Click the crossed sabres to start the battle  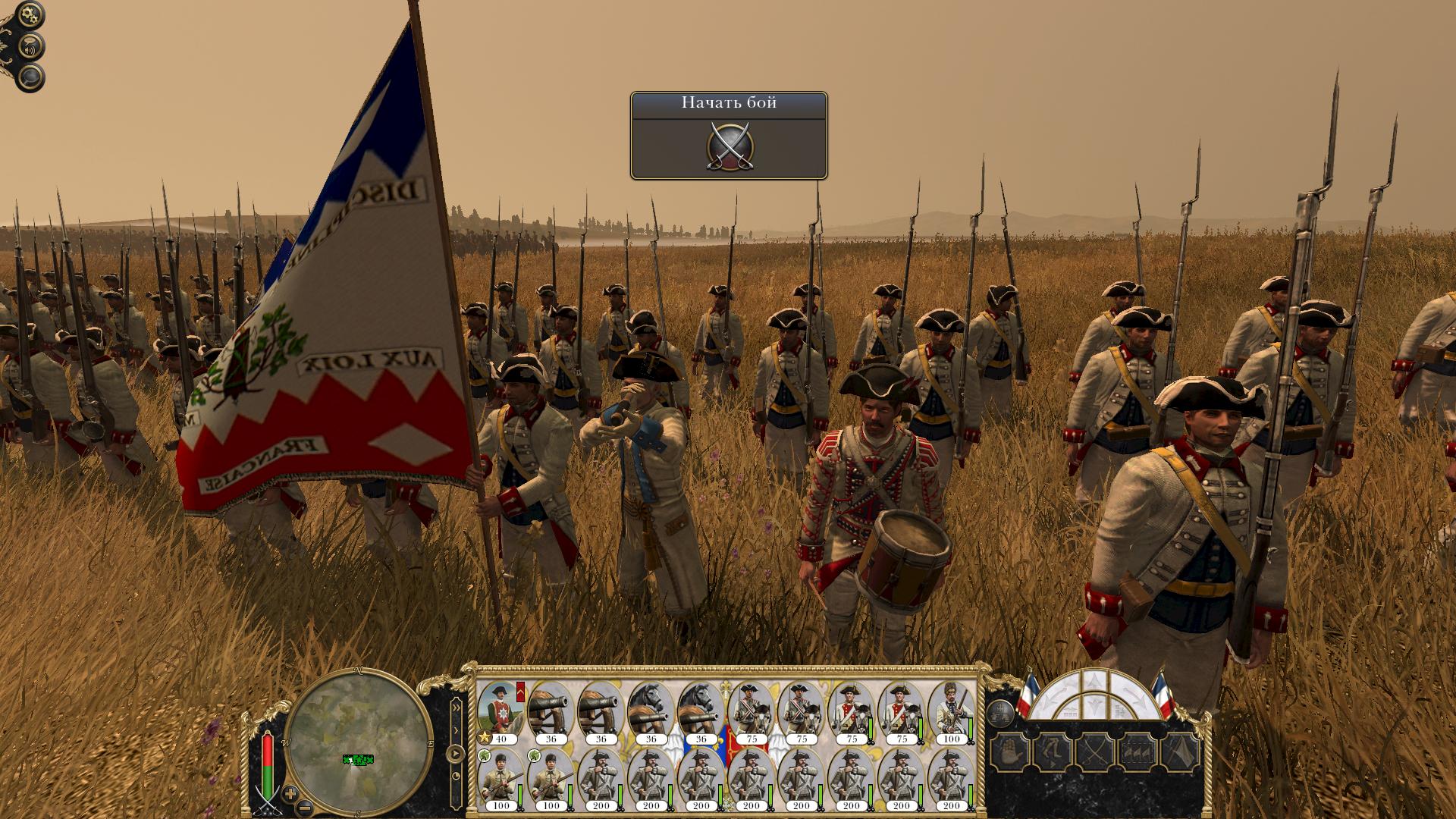coord(728,146)
